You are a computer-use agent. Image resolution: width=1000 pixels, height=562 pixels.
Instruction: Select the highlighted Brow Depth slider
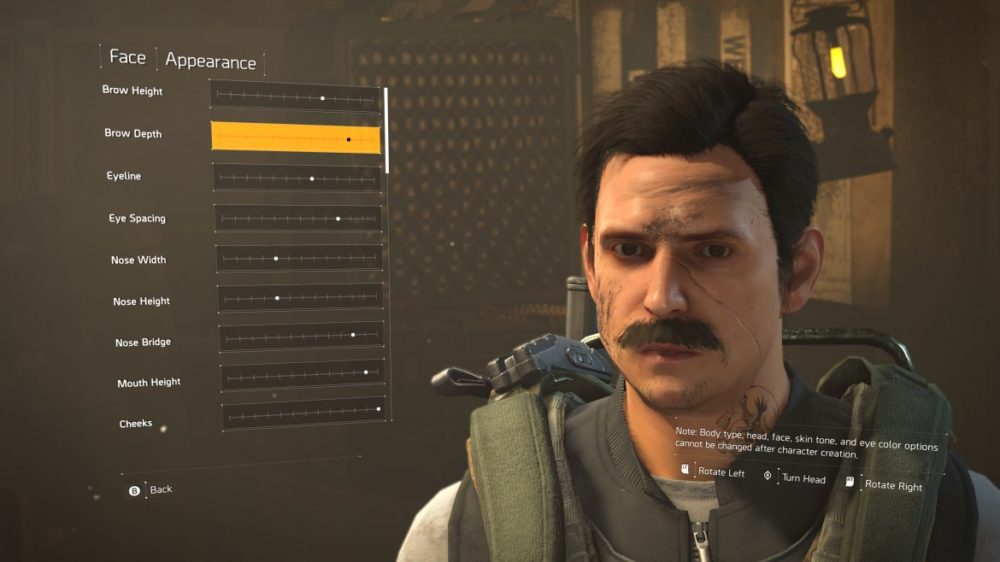pos(296,137)
